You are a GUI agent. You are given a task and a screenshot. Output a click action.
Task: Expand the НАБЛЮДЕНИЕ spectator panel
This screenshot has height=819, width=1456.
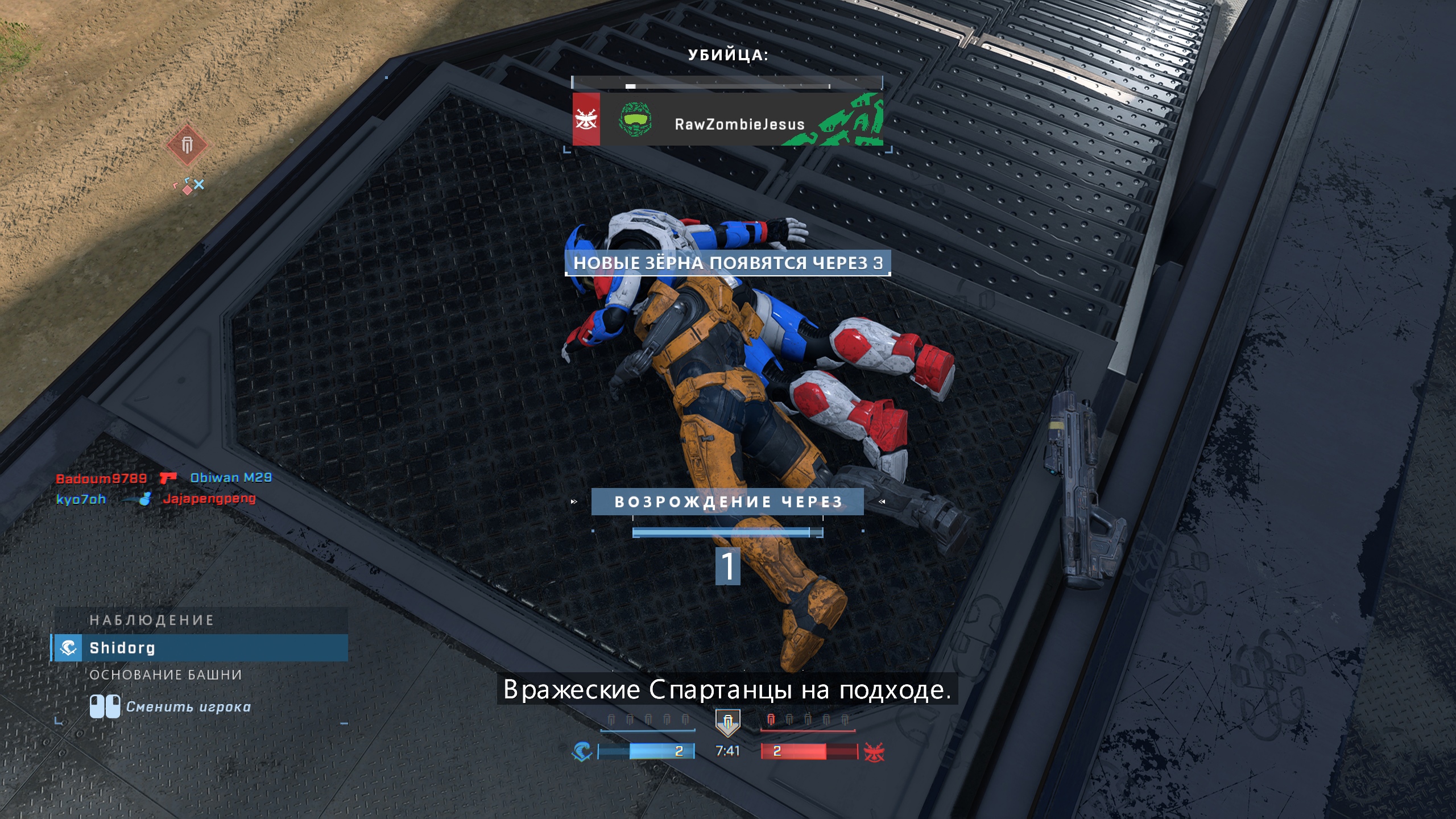pyautogui.click(x=151, y=621)
